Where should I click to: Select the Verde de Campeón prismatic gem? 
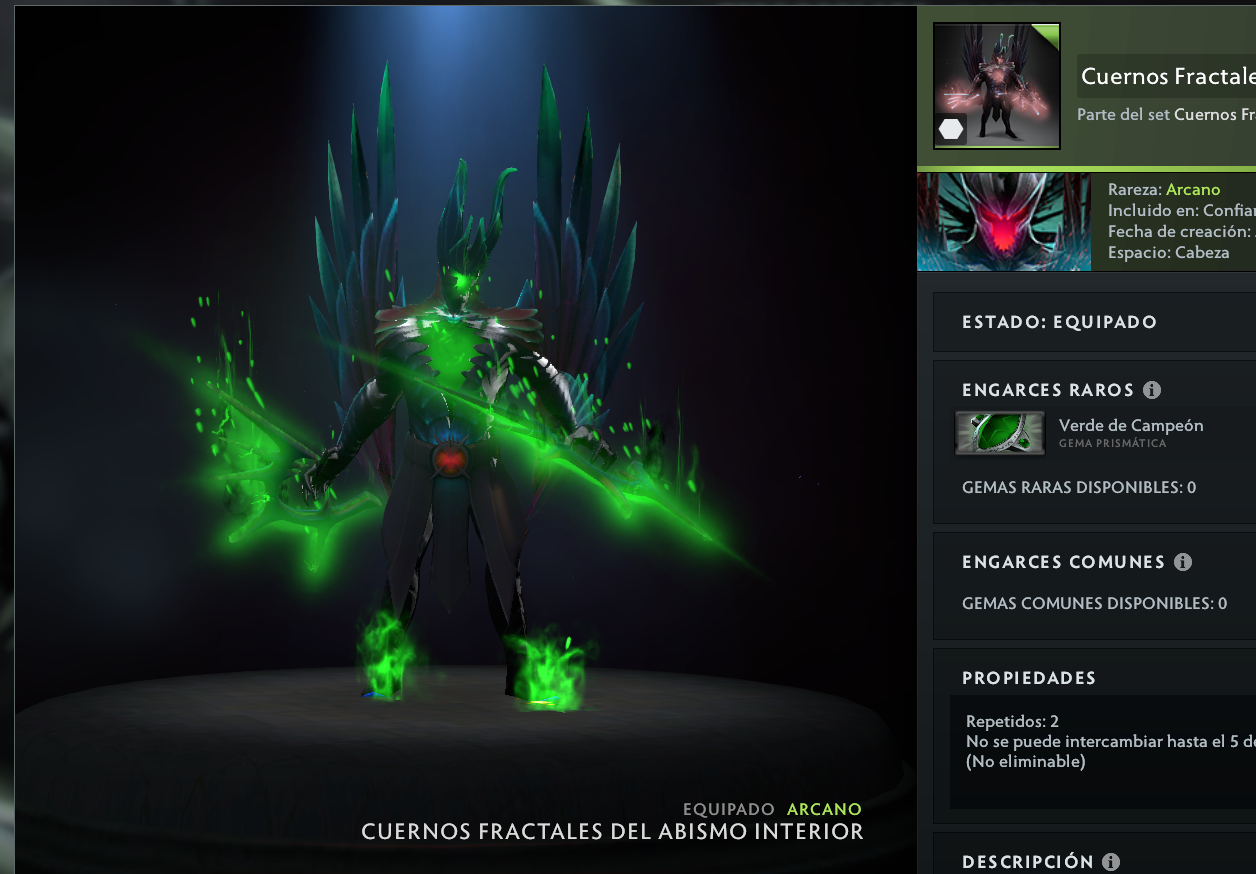pyautogui.click(x=1000, y=433)
